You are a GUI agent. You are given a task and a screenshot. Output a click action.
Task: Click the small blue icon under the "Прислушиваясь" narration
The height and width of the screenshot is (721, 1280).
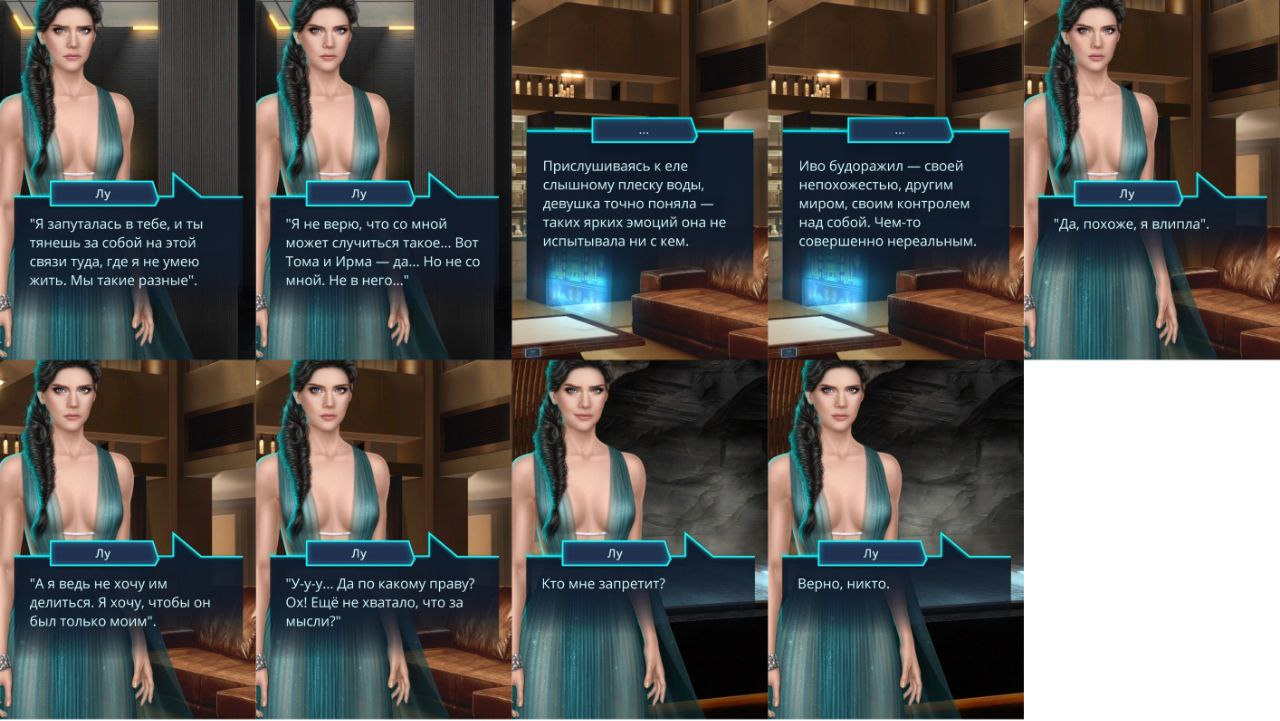pos(533,352)
